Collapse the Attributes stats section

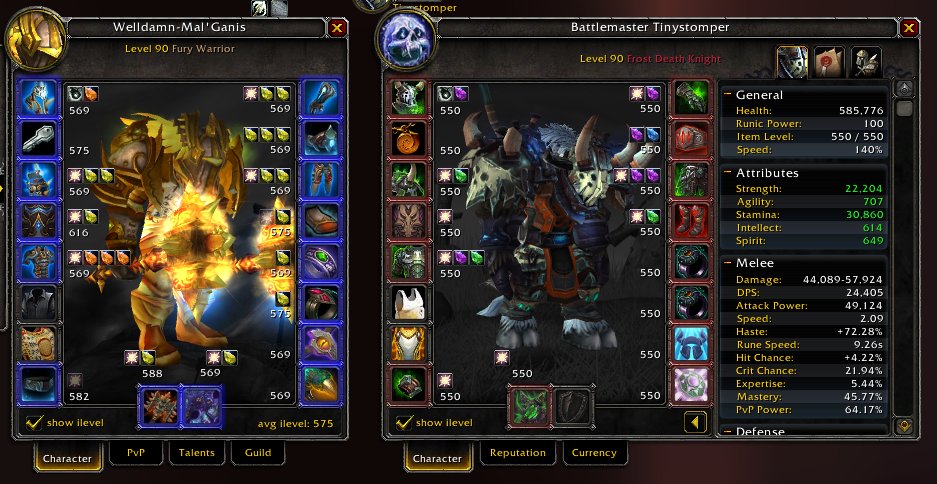tap(727, 173)
